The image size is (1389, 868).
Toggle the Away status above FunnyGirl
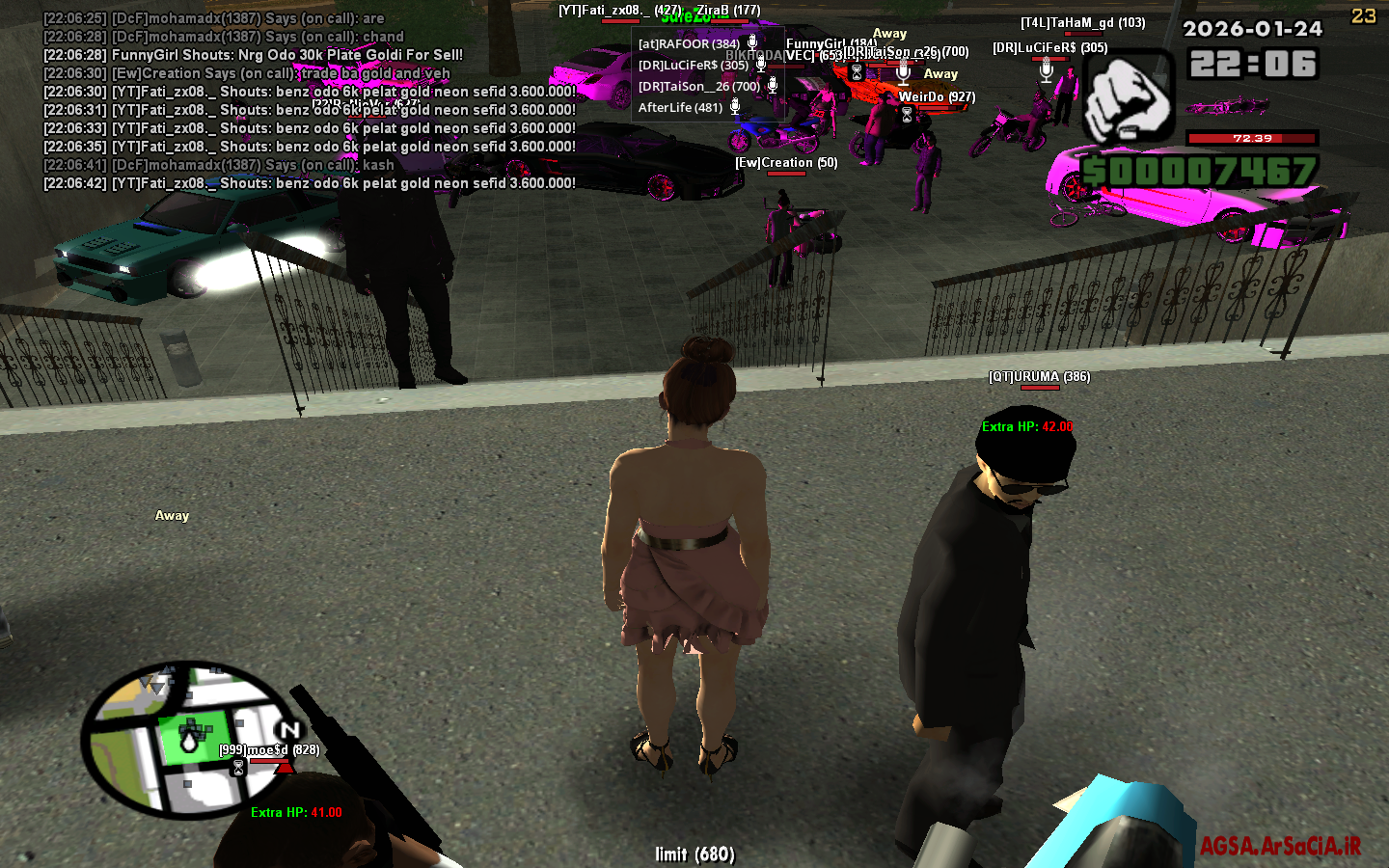pyautogui.click(x=888, y=34)
